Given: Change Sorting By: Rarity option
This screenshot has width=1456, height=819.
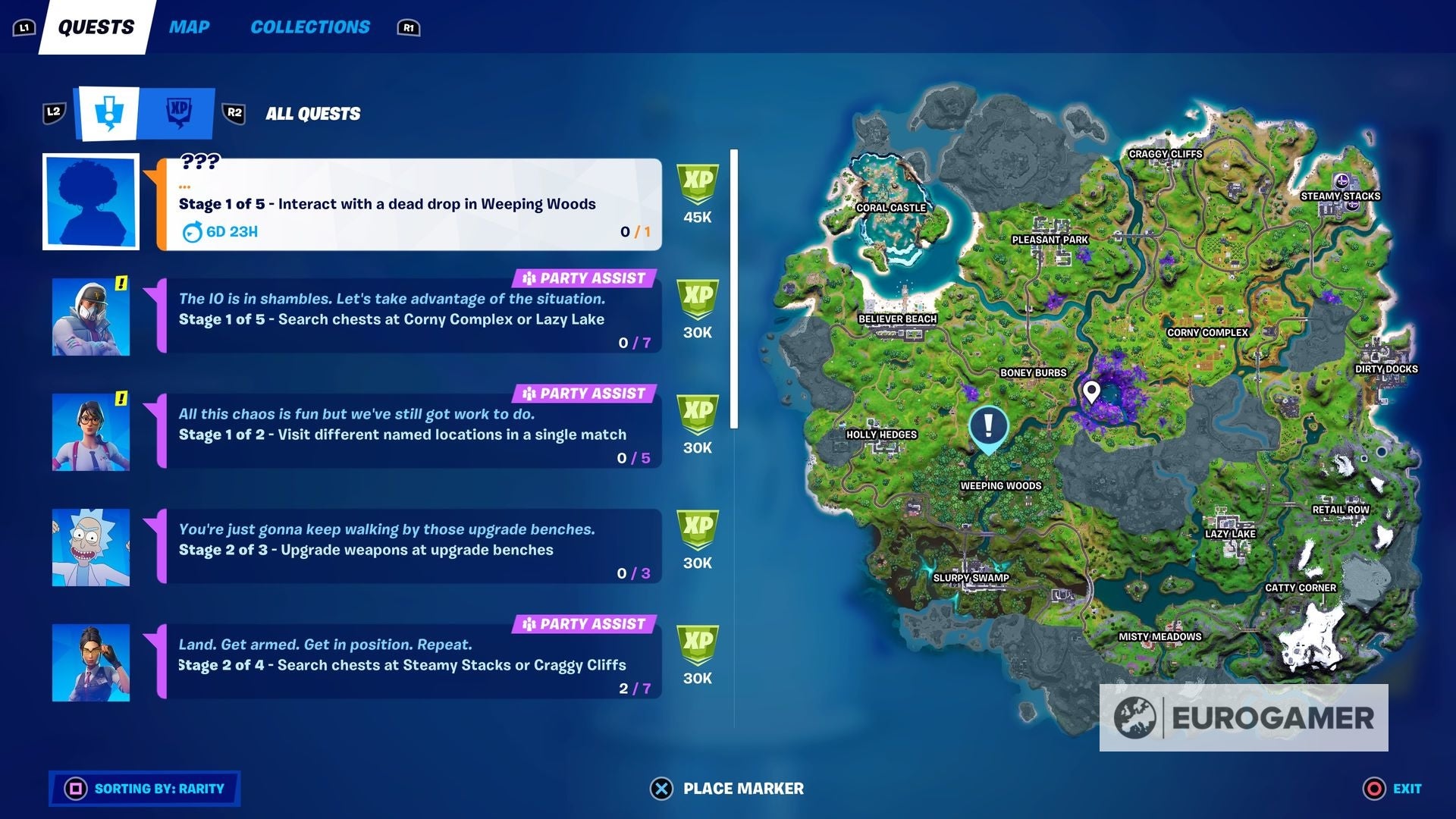Looking at the screenshot, I should coord(144,789).
